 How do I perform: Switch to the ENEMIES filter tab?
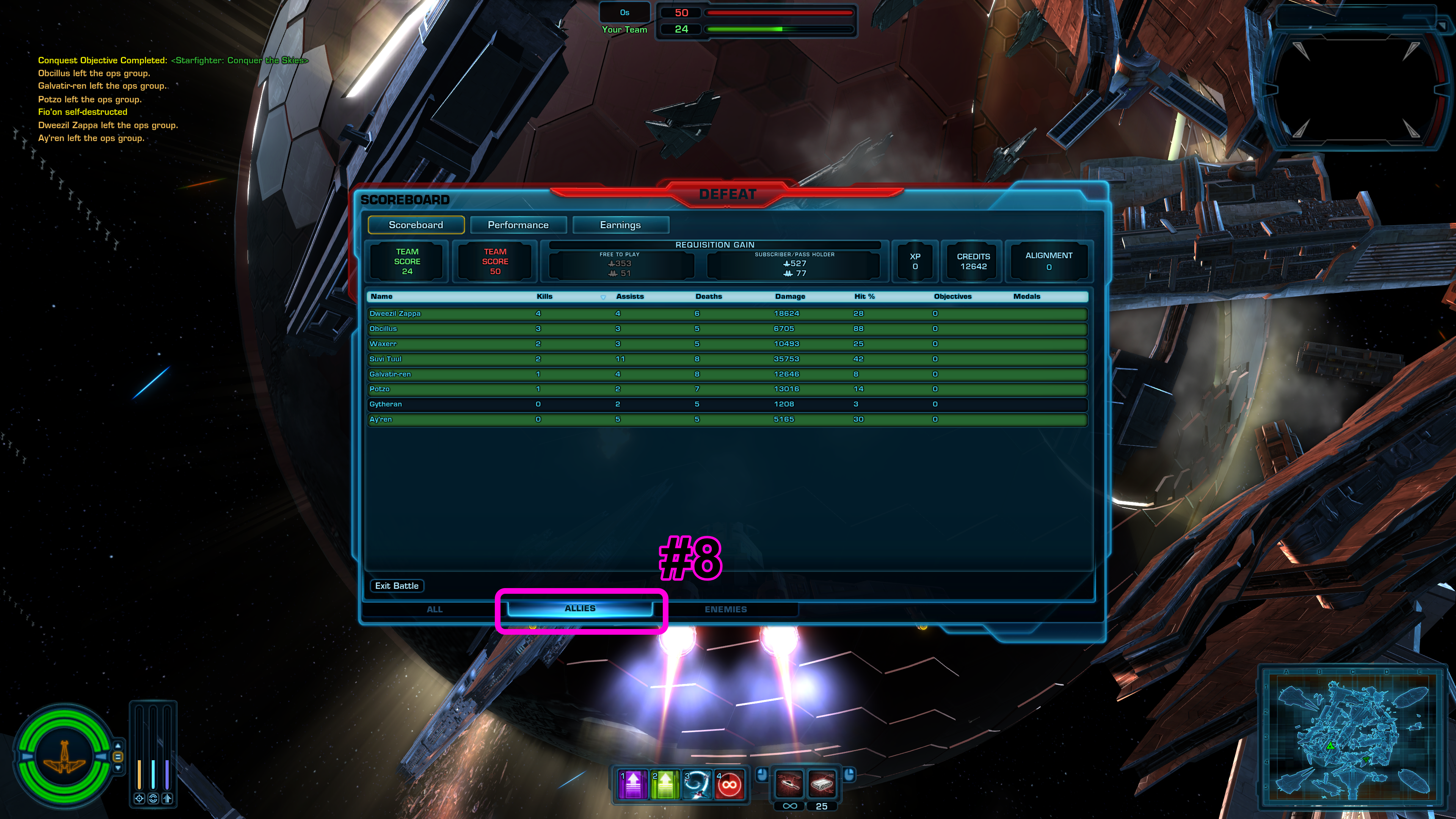pyautogui.click(x=725, y=609)
